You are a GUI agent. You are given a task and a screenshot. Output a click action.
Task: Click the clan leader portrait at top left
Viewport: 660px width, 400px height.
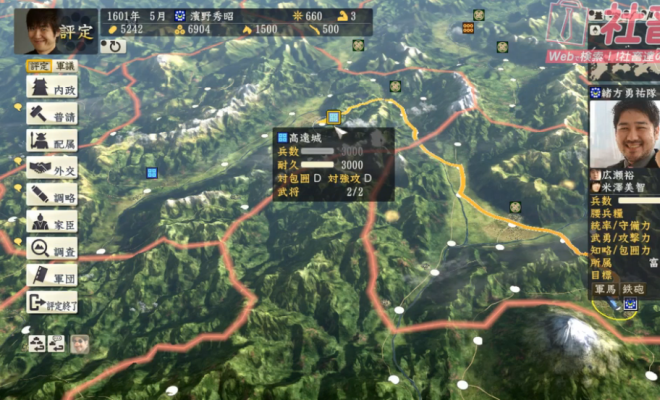coord(42,31)
